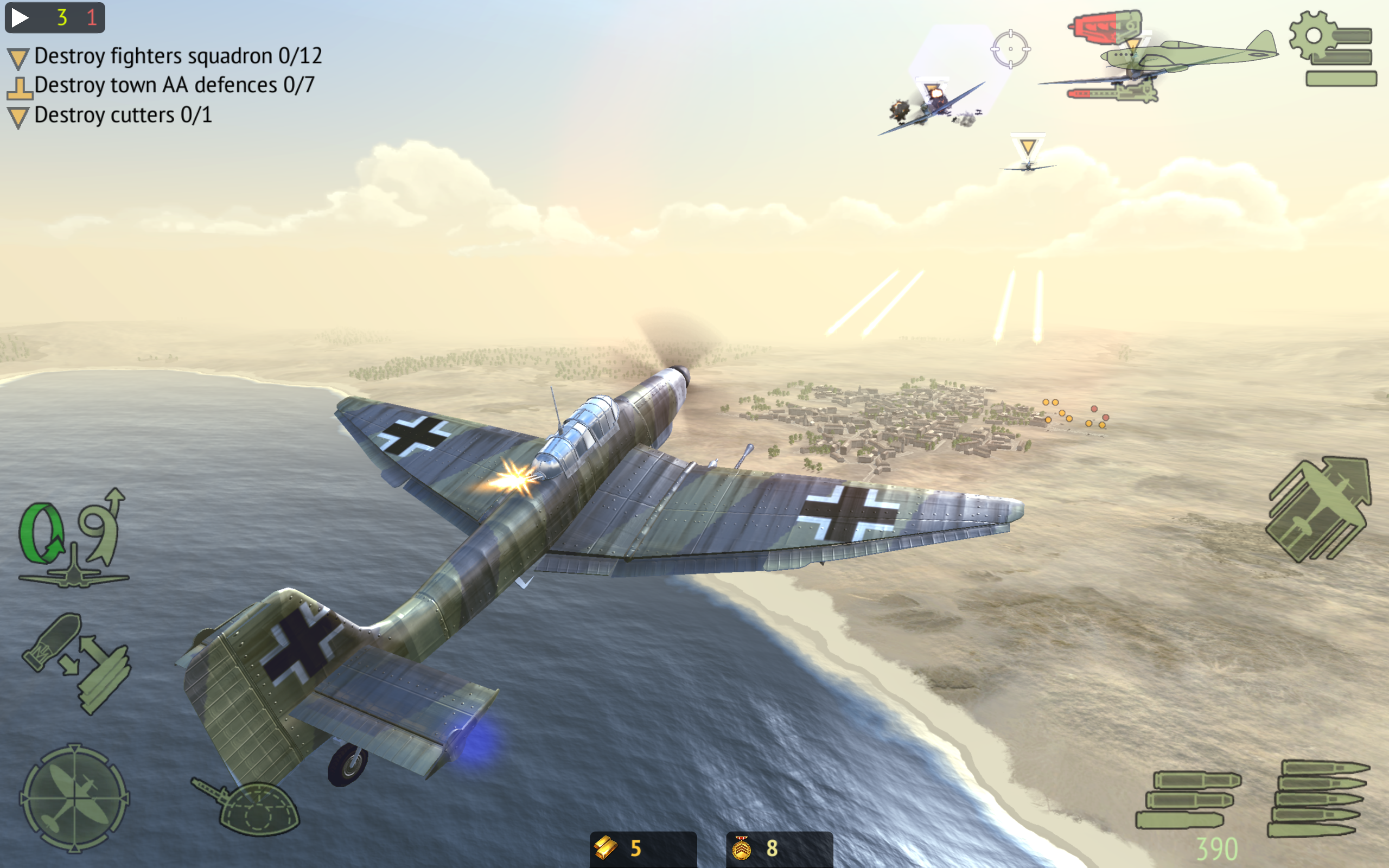Tap the gold bars counter
Viewport: 1389px width, 868px height.
click(x=642, y=848)
